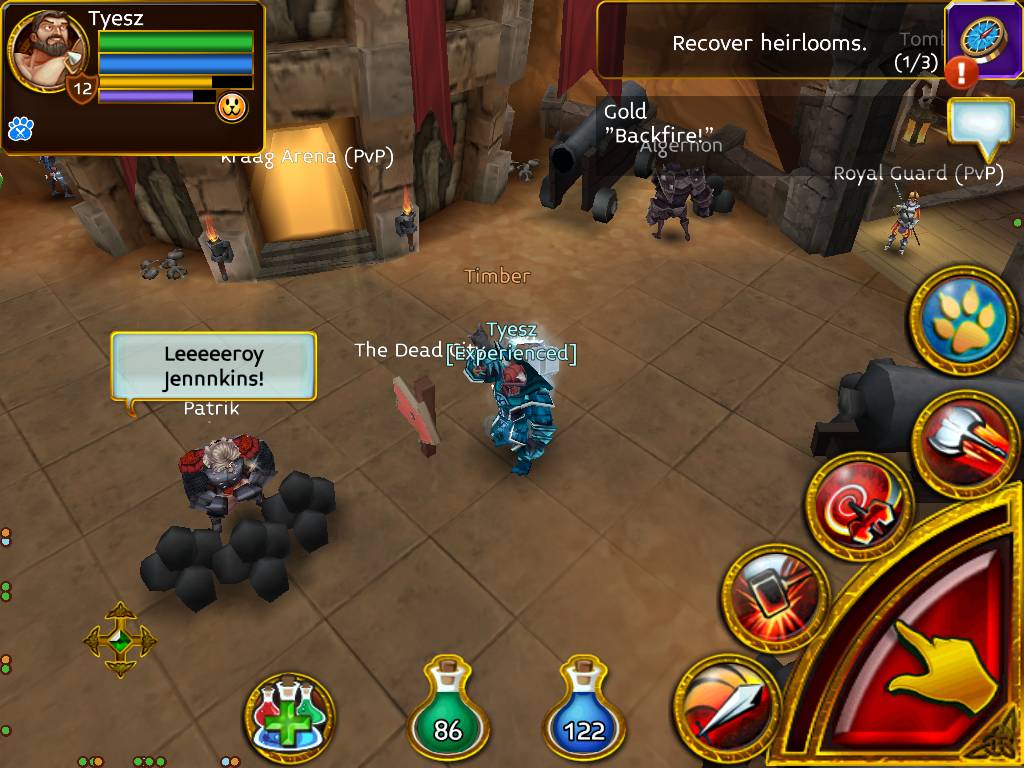Image resolution: width=1024 pixels, height=768 pixels.
Task: Tap the blue paw icon under portrait
Action: tap(20, 128)
